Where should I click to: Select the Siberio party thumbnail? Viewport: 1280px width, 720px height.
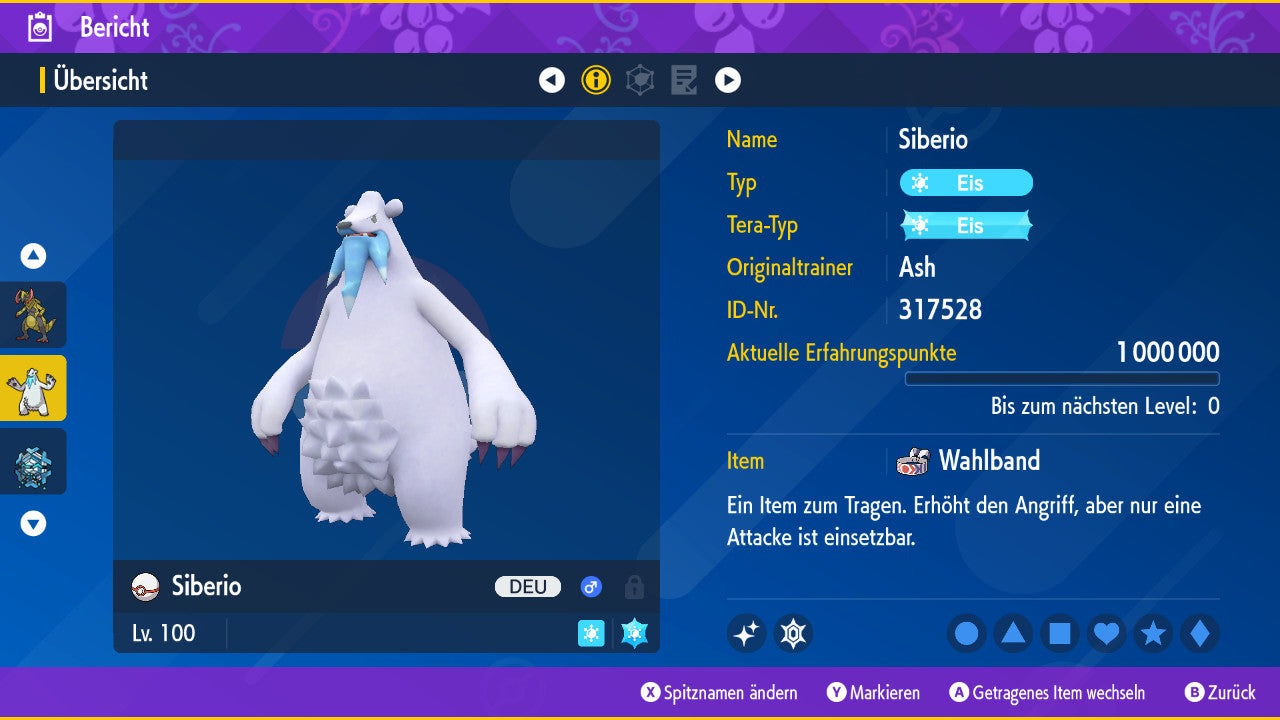click(33, 388)
